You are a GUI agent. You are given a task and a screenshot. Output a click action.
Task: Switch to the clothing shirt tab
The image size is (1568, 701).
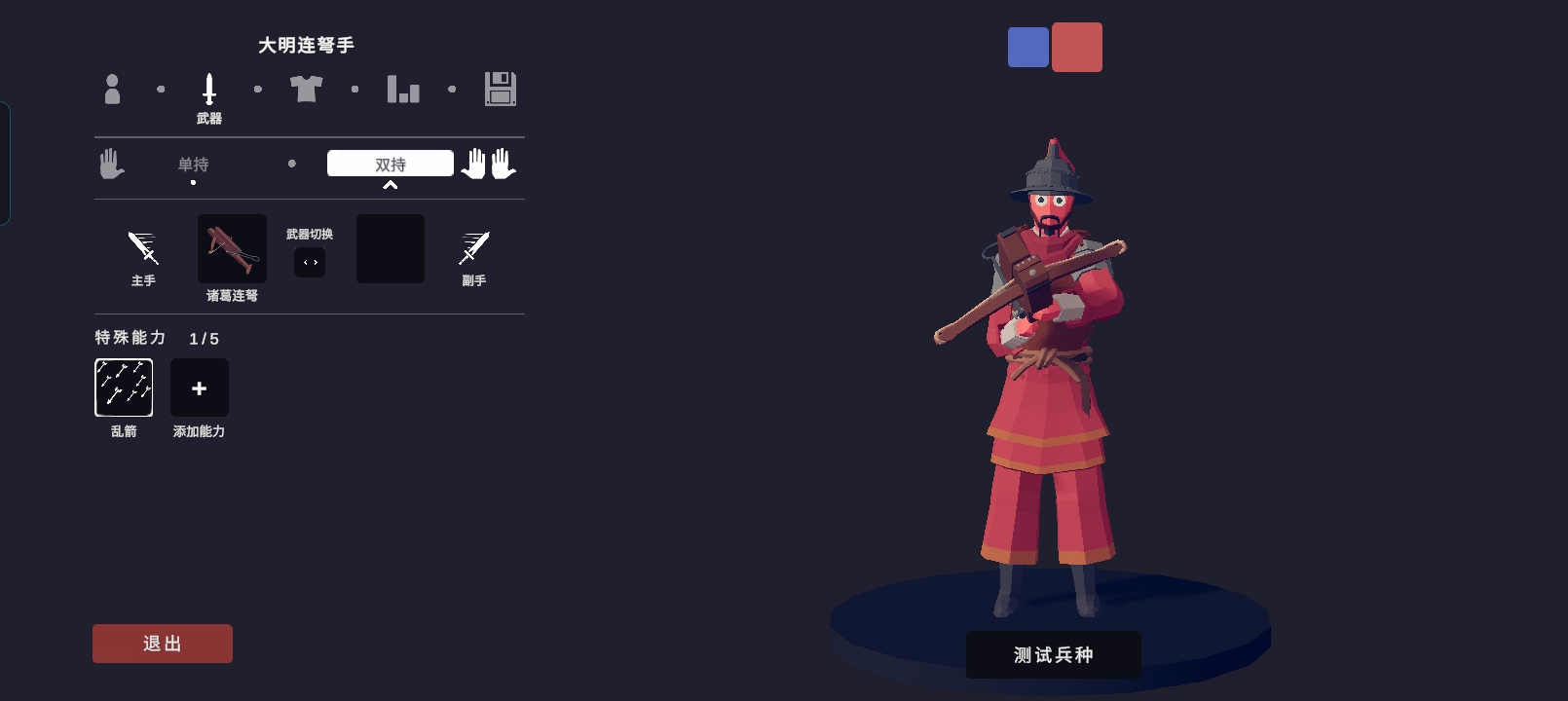(x=306, y=90)
